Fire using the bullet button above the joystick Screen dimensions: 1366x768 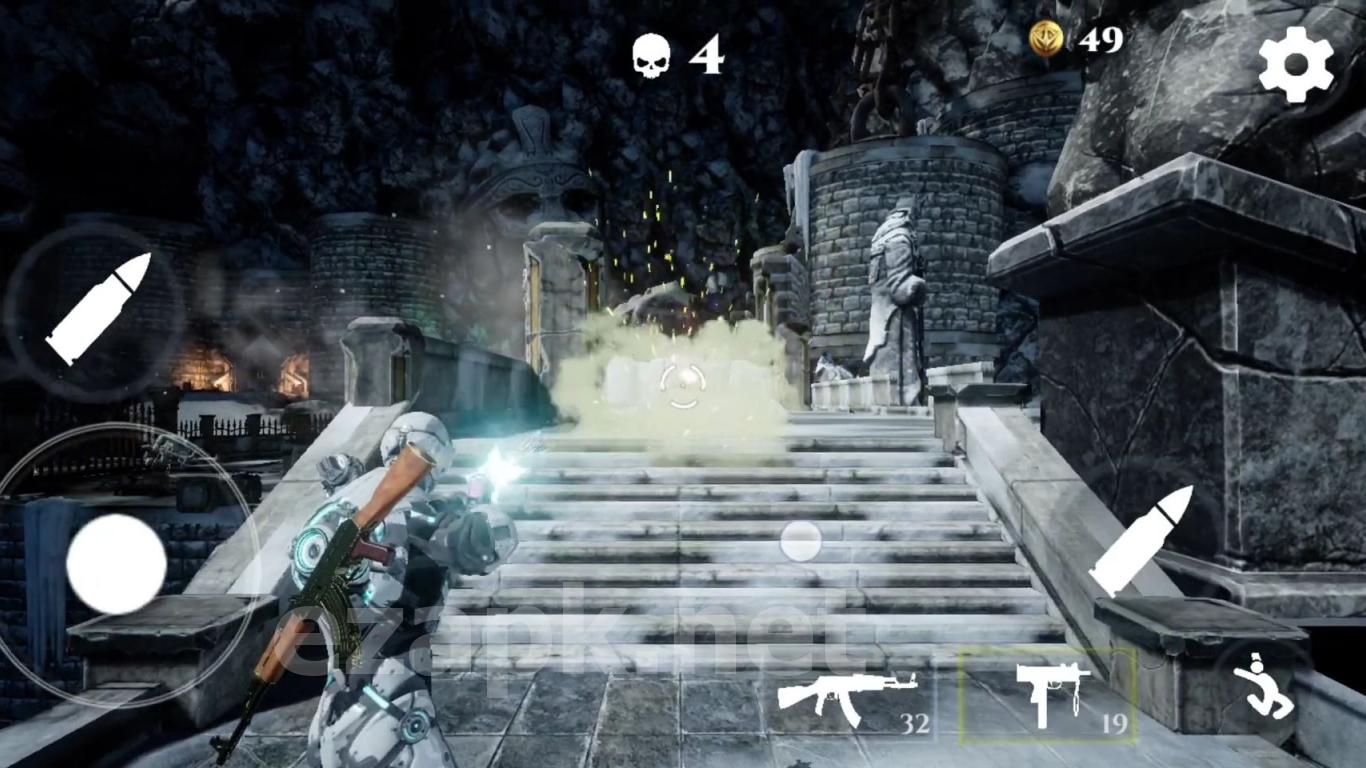tap(97, 308)
